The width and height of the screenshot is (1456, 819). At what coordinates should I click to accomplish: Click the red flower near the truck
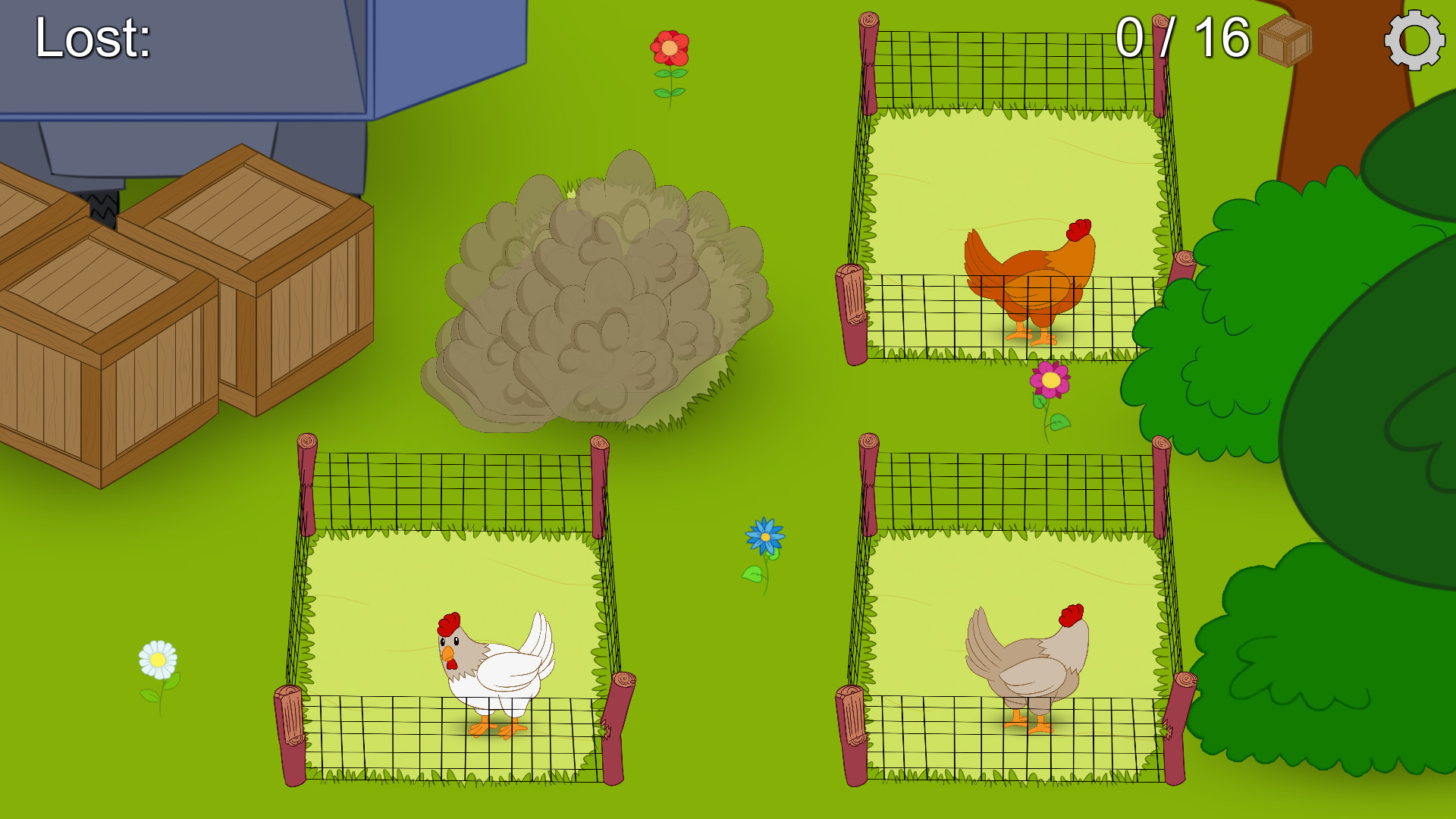click(x=670, y=48)
